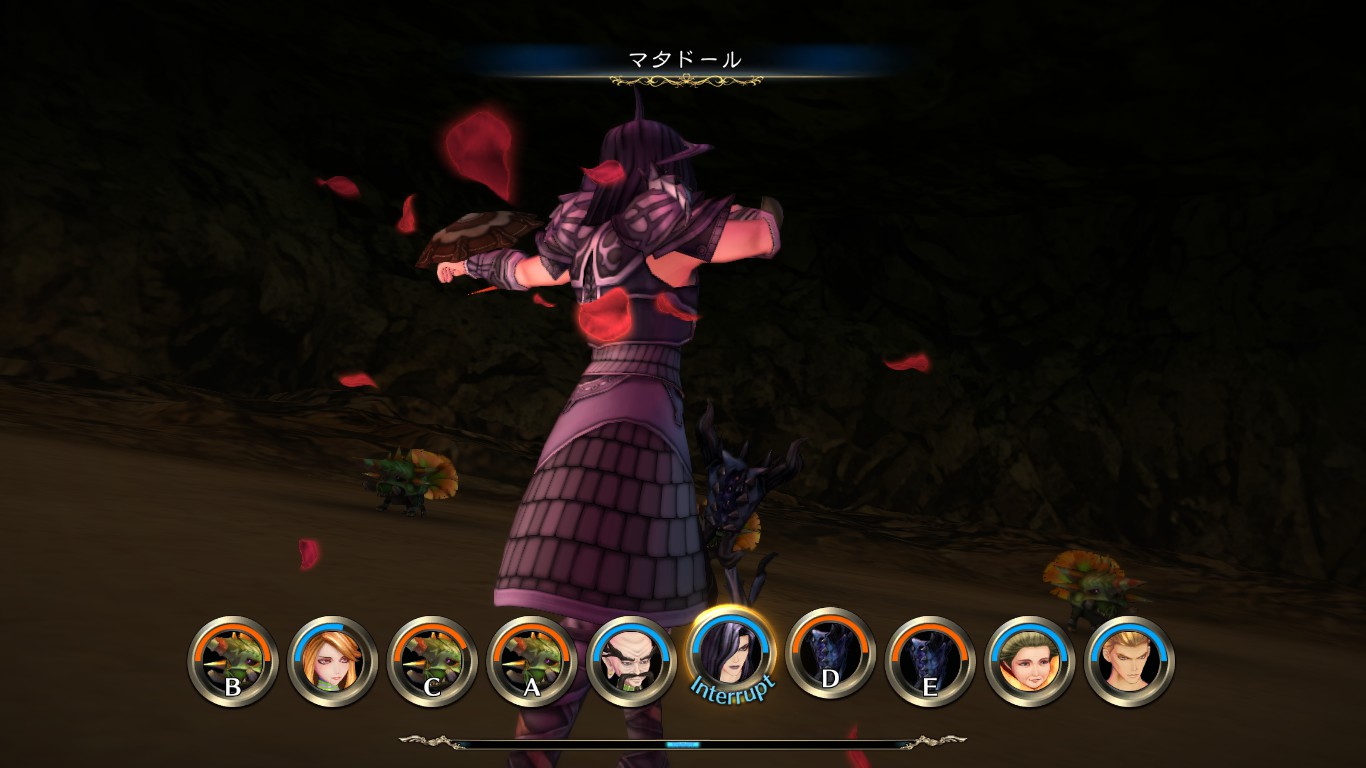Select enemy D's dark creature portrait
Screen dimensions: 1366x768
point(831,655)
